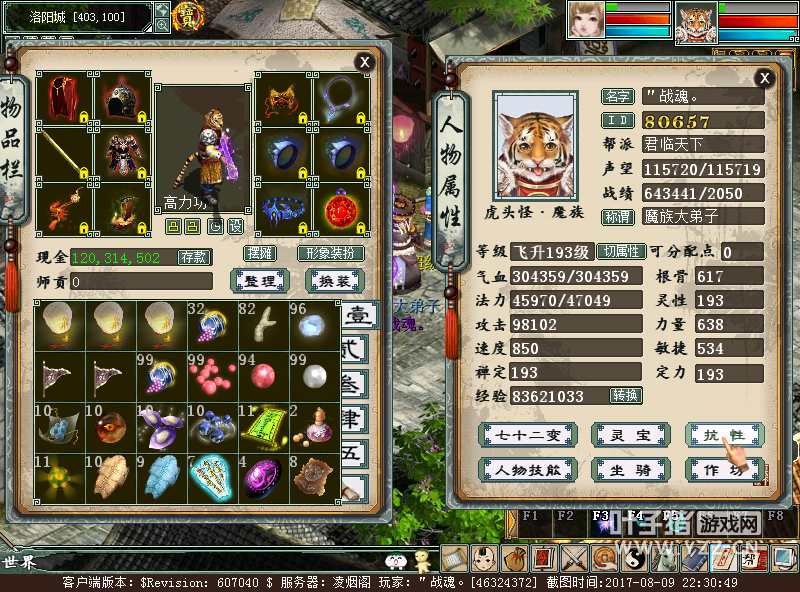Show the 抗性 resistances panel
800x592 pixels.
(x=725, y=434)
